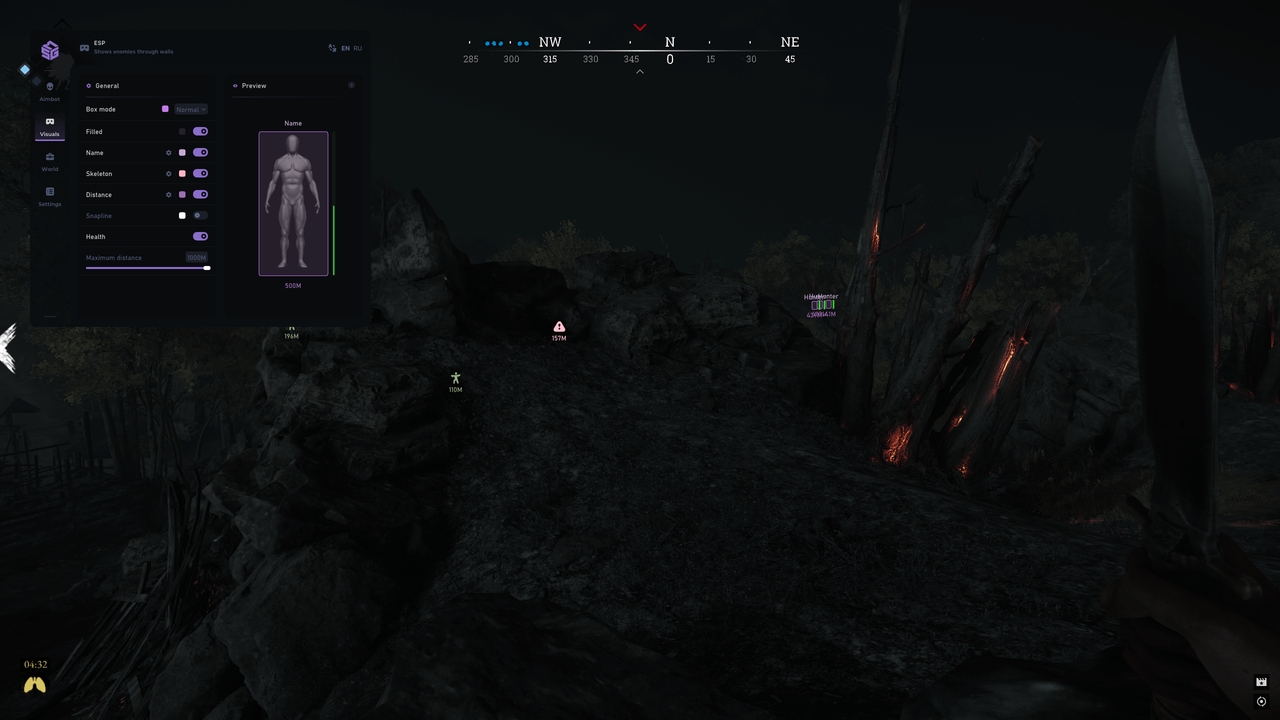Switch the menu language to RU
Screen dimensions: 1280x720
click(x=357, y=48)
